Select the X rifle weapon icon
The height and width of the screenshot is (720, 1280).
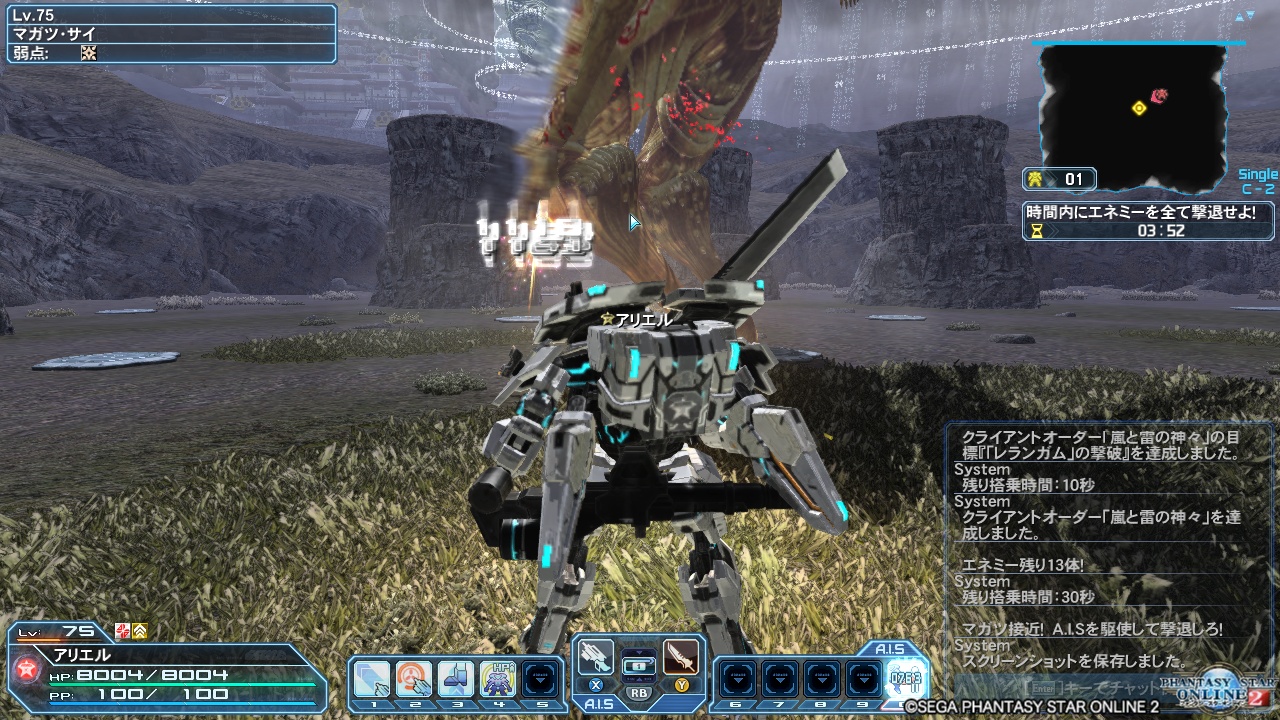tap(597, 662)
